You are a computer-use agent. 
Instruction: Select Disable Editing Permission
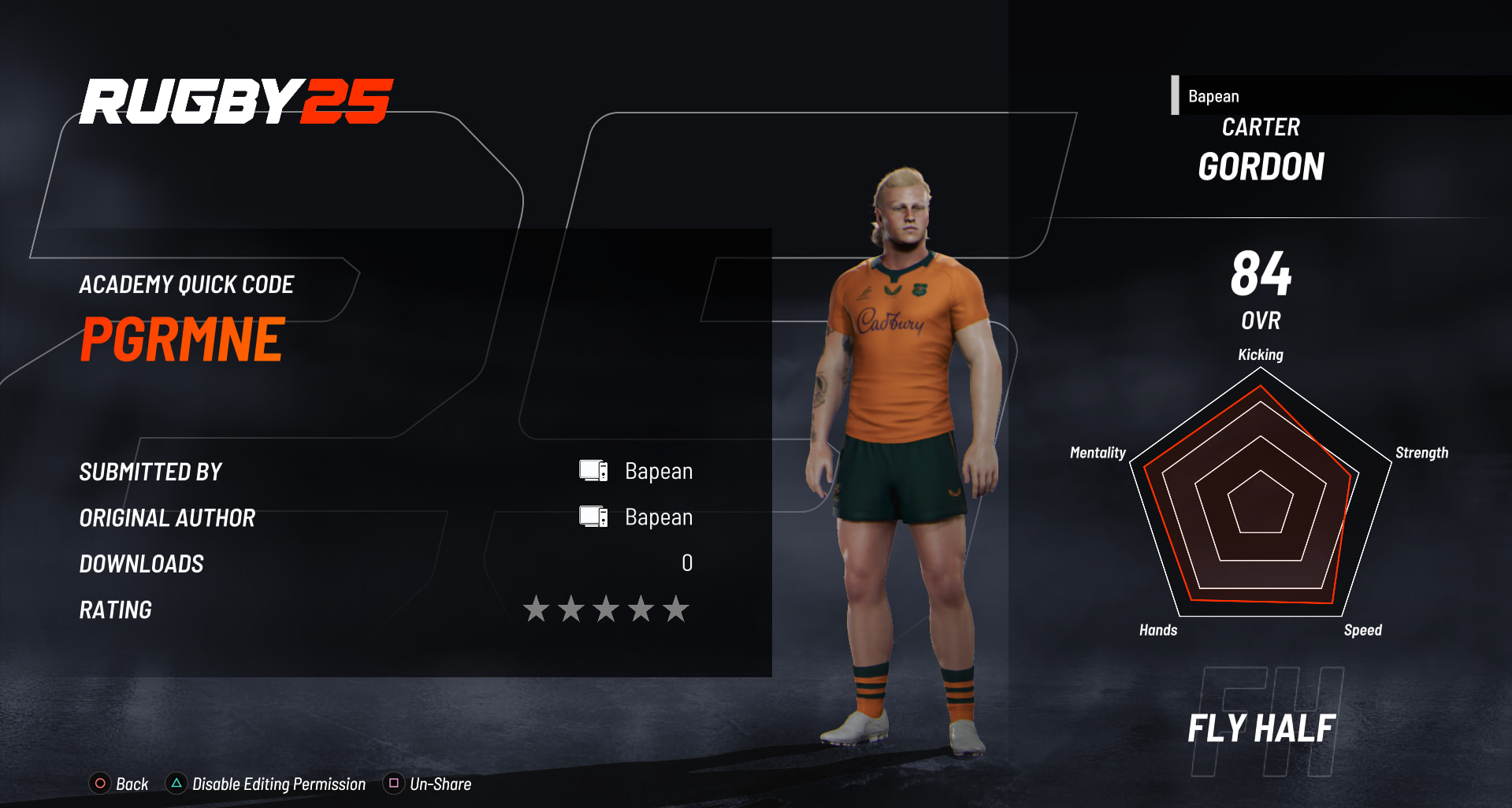click(x=266, y=784)
